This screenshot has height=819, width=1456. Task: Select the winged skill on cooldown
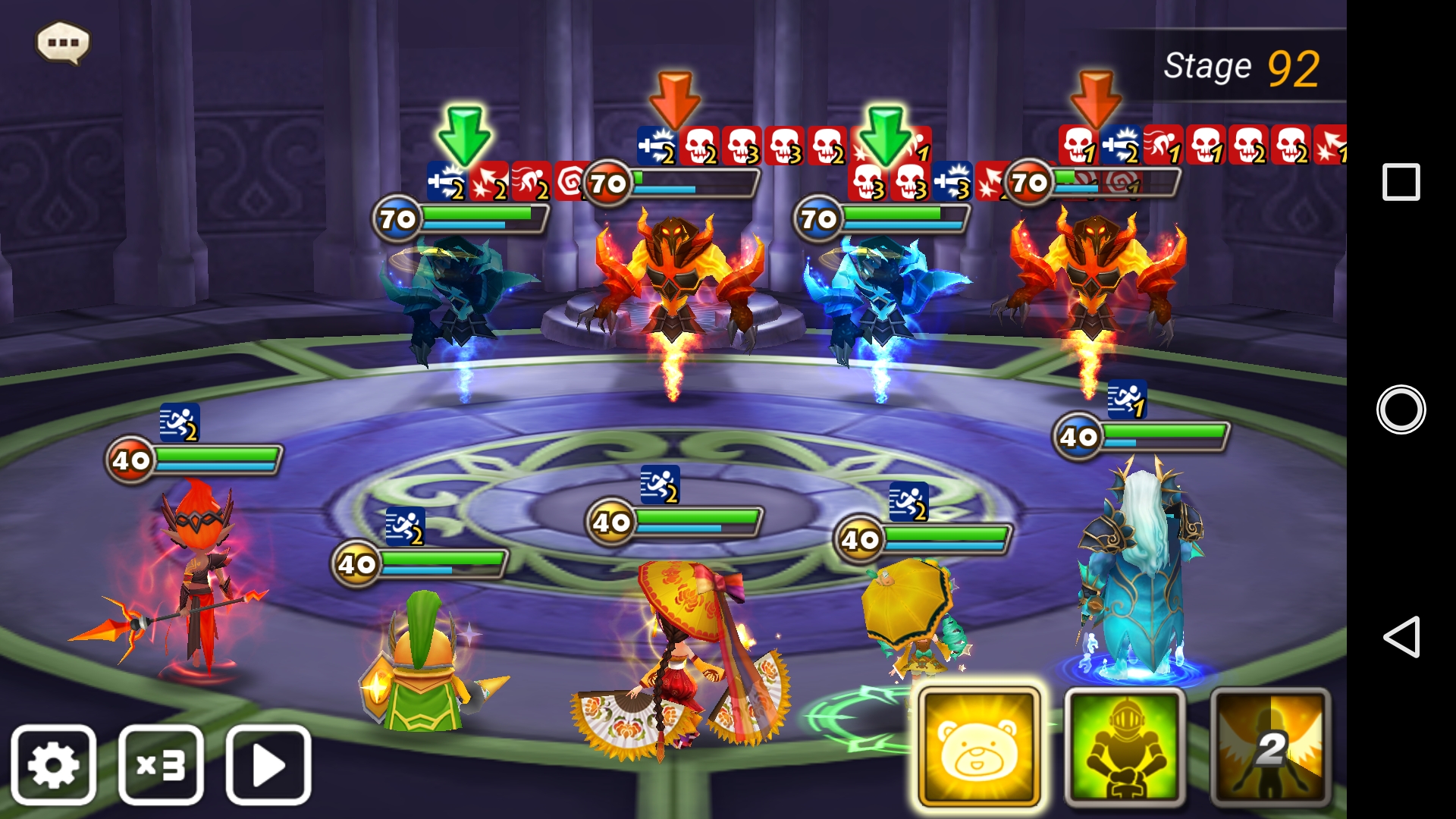(1270, 747)
